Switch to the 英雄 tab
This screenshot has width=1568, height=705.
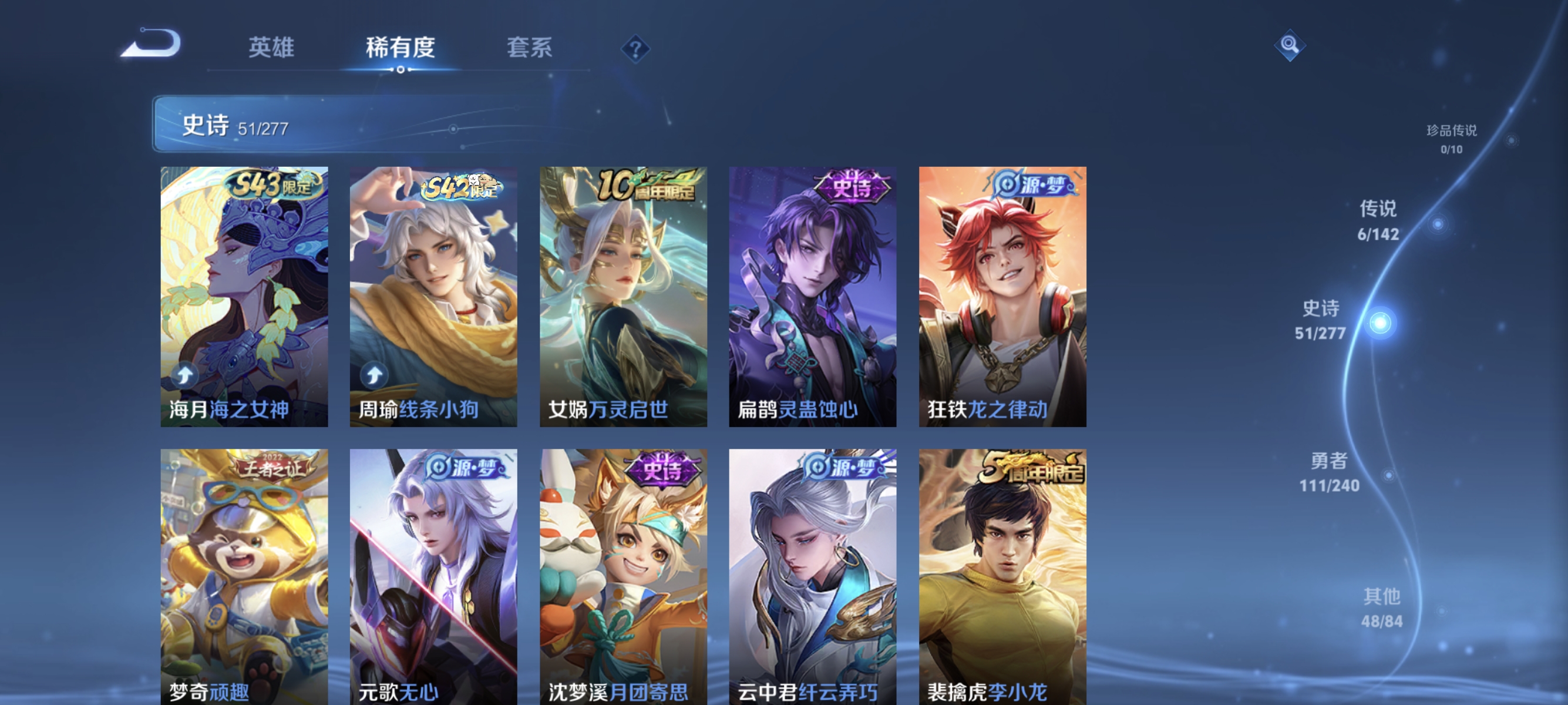270,49
